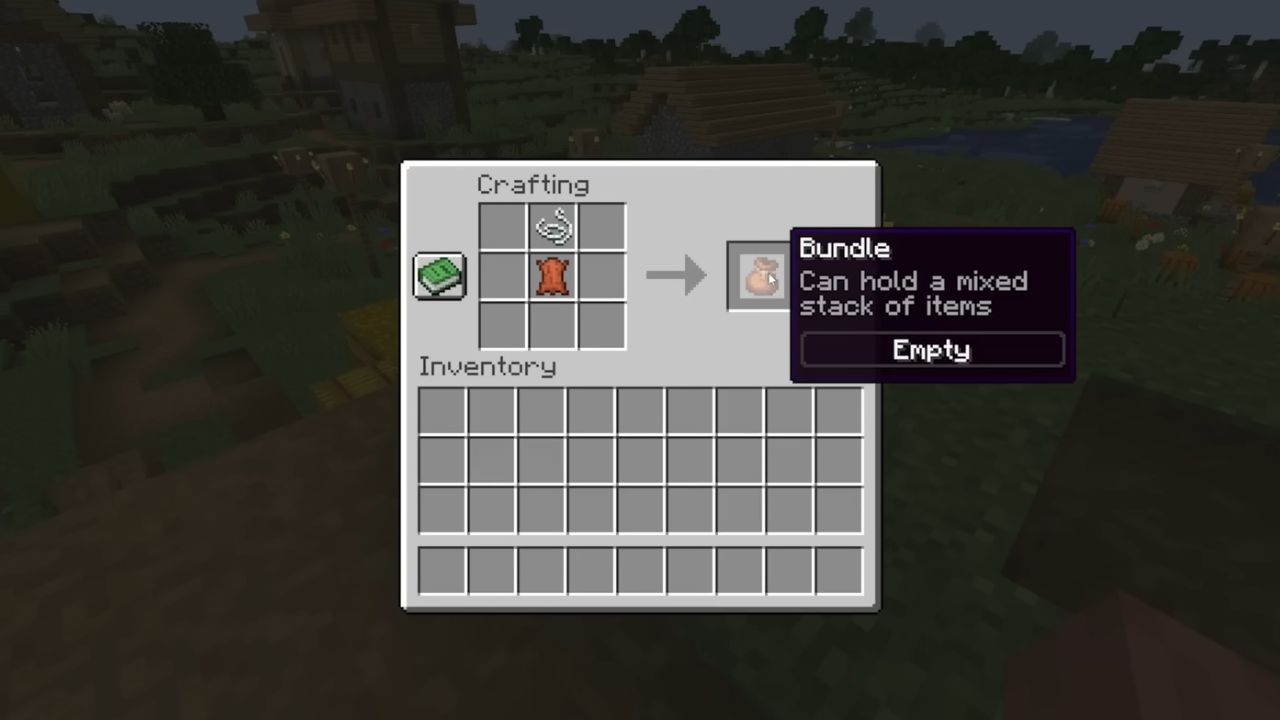The image size is (1280, 720).
Task: Select the middle slot of the inventory grid
Action: point(640,460)
